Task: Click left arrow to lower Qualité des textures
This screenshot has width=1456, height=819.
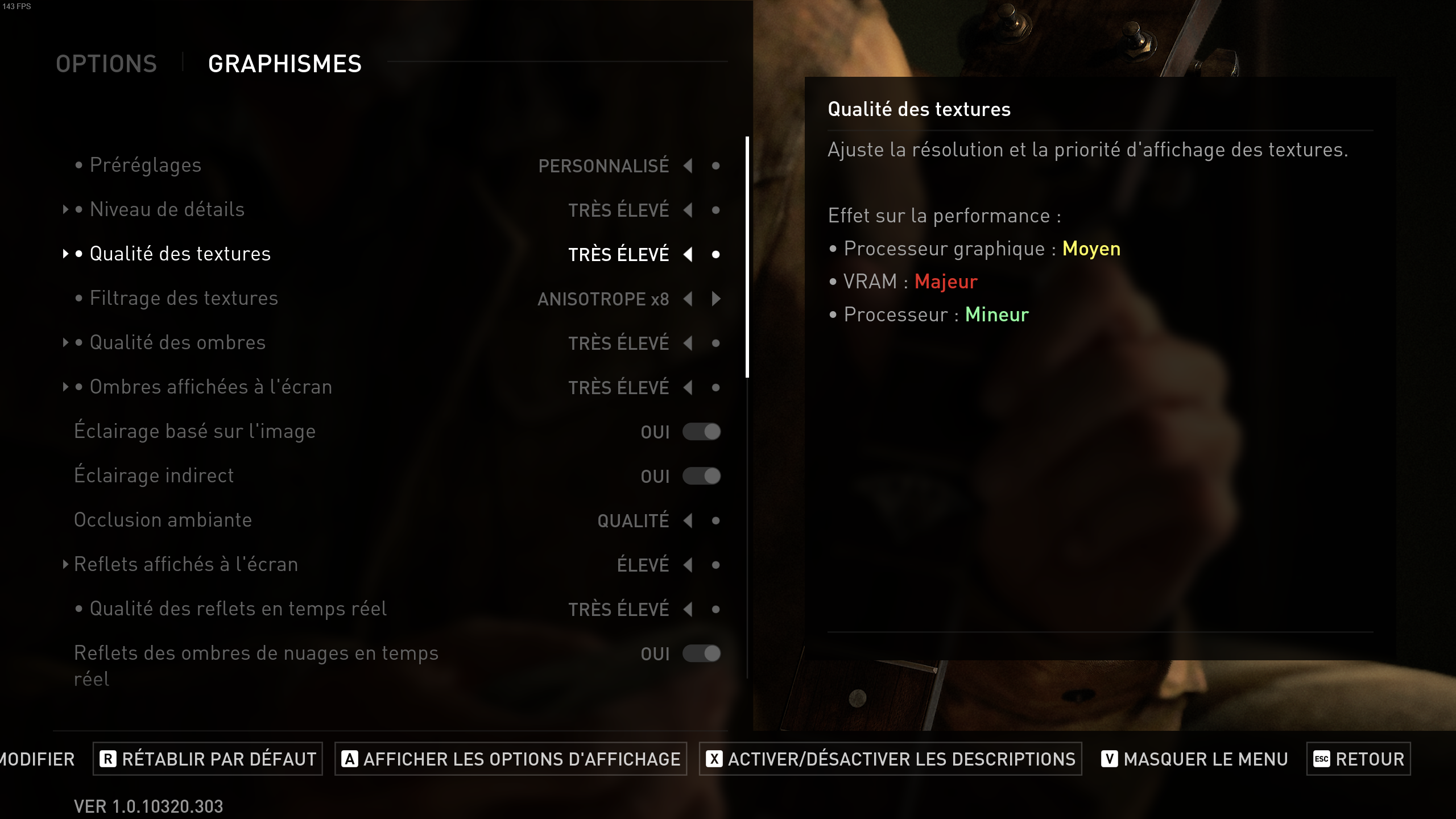Action: coord(689,255)
